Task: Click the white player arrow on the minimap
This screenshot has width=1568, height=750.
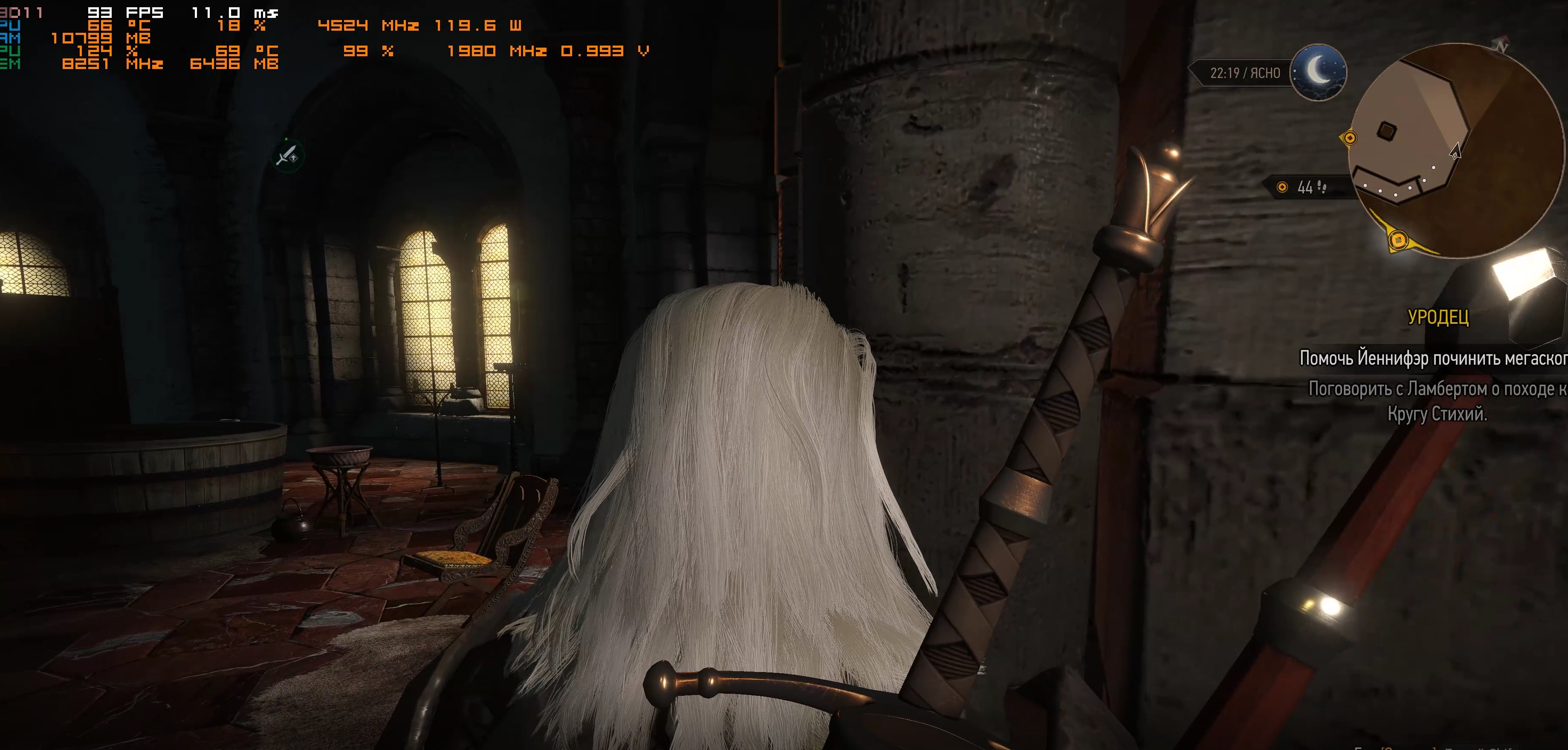Action: pos(1455,151)
